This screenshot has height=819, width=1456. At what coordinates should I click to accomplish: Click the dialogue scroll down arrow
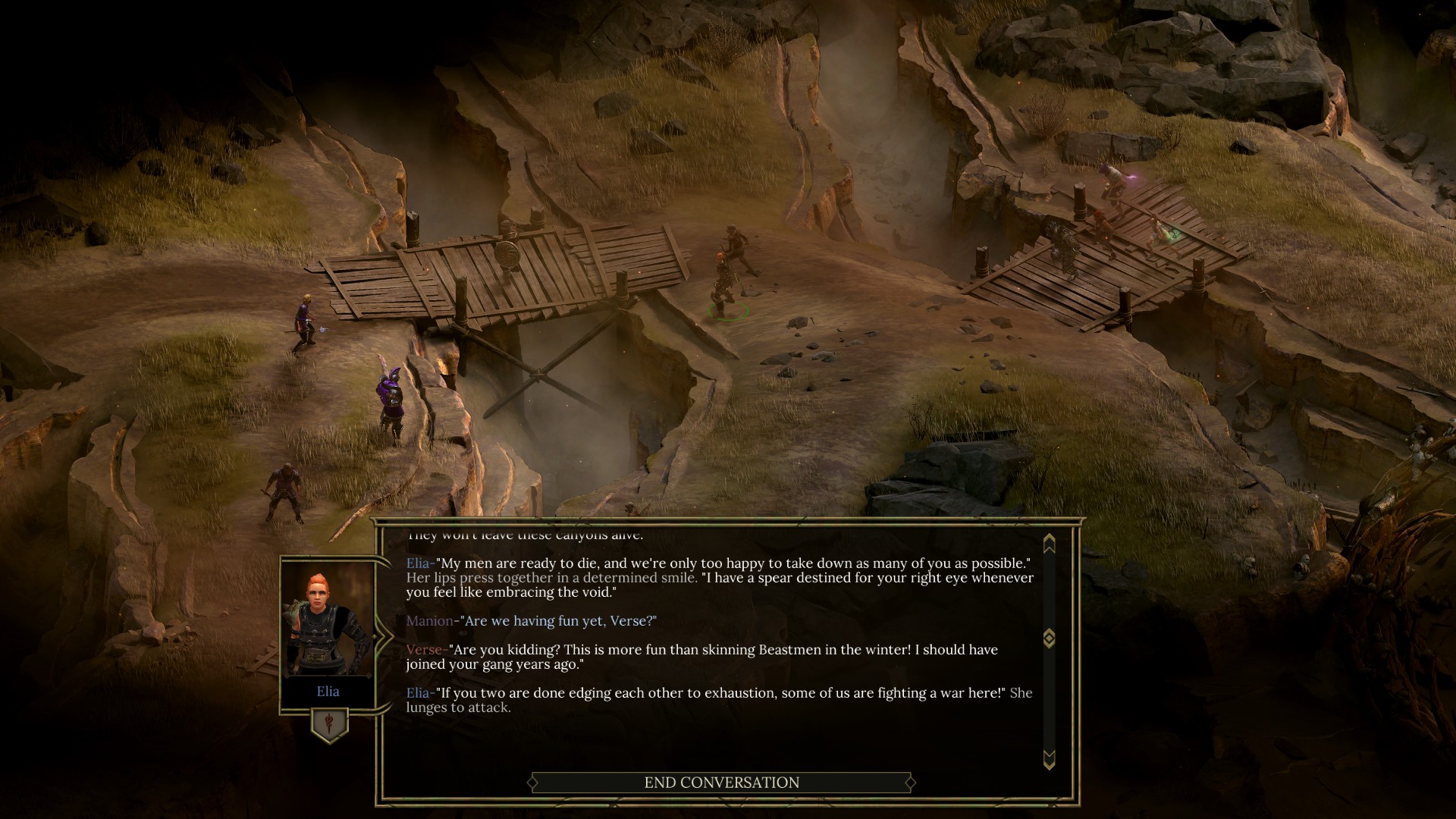1050,758
